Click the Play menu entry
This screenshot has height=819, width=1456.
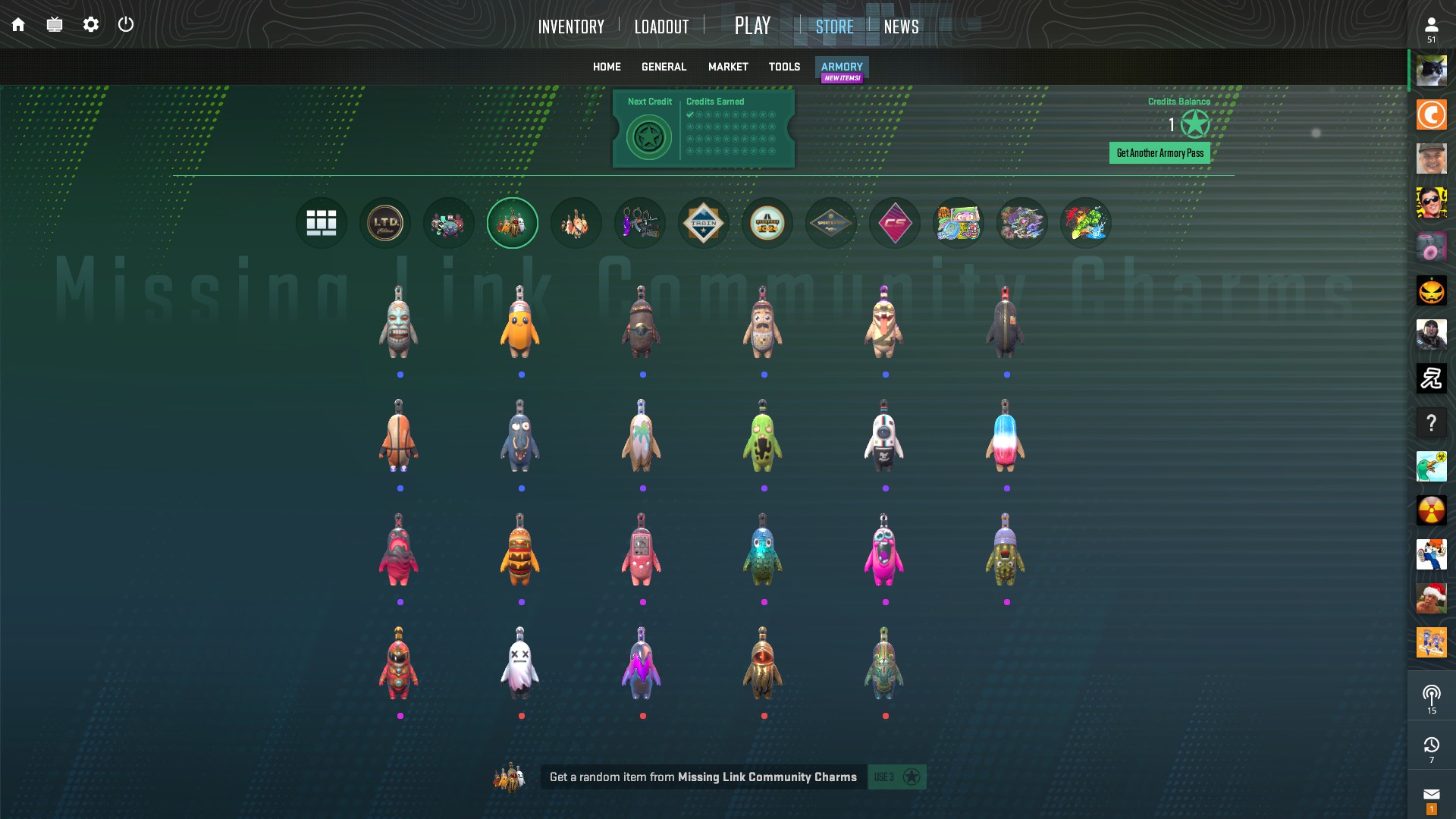coord(752,26)
